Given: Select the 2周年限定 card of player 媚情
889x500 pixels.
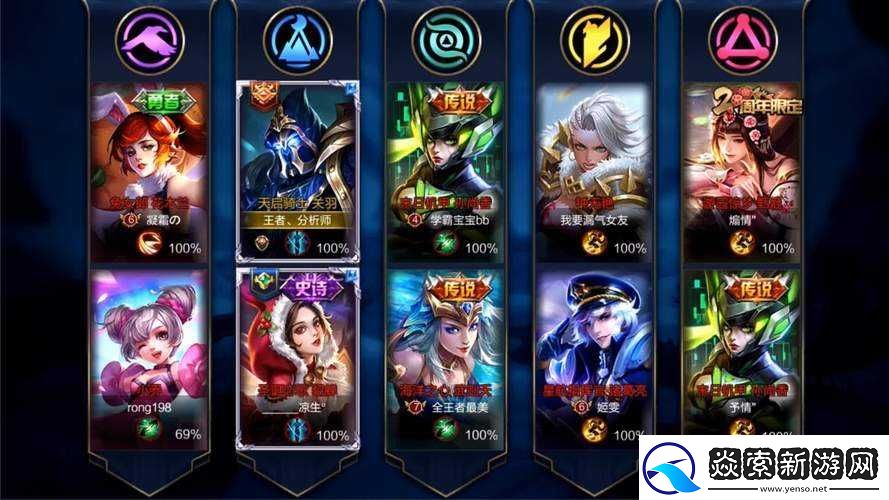Looking at the screenshot, I should click(x=743, y=170).
